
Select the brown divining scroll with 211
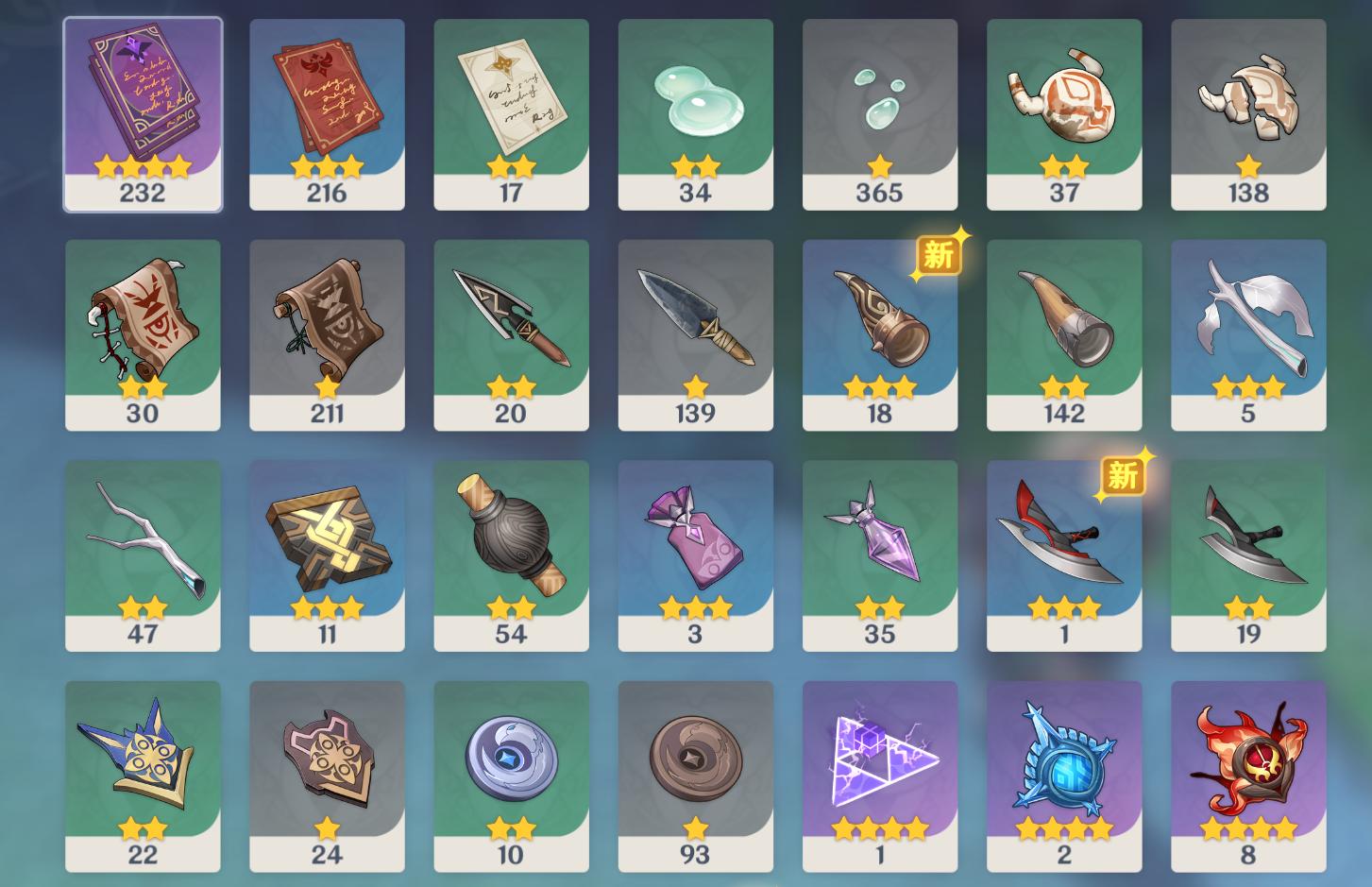(x=327, y=334)
